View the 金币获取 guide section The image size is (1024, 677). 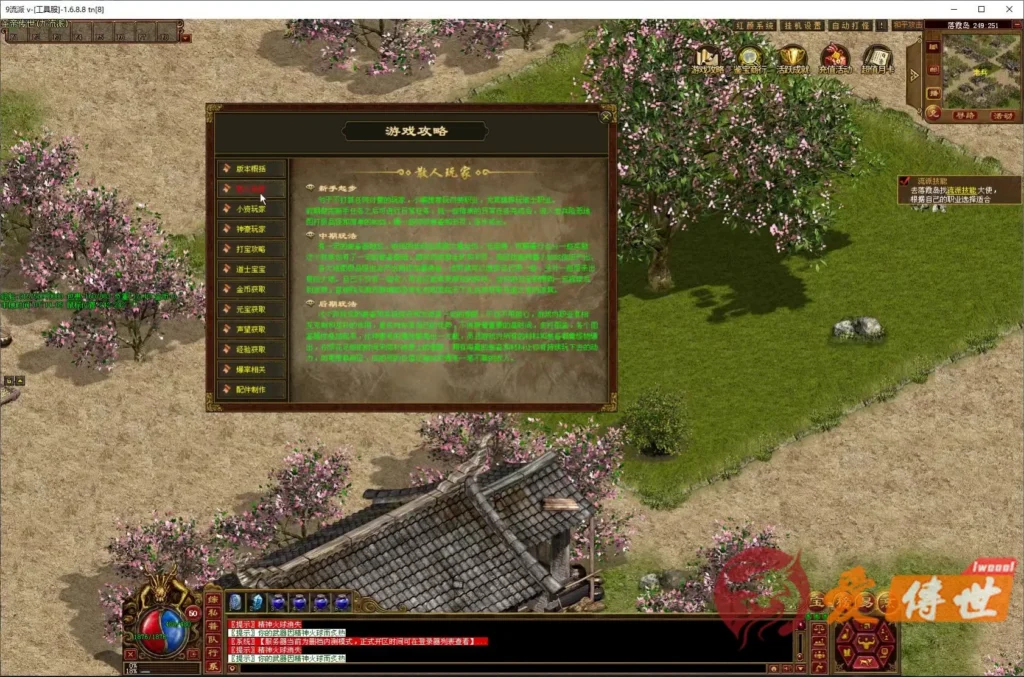coord(251,289)
